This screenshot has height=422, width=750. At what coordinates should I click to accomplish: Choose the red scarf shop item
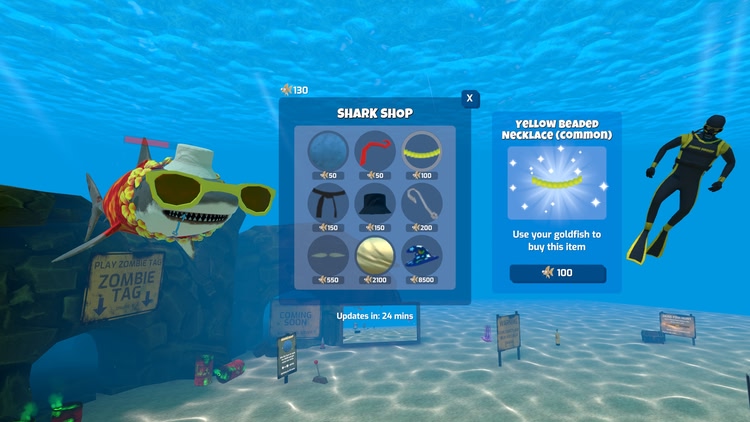tap(375, 150)
